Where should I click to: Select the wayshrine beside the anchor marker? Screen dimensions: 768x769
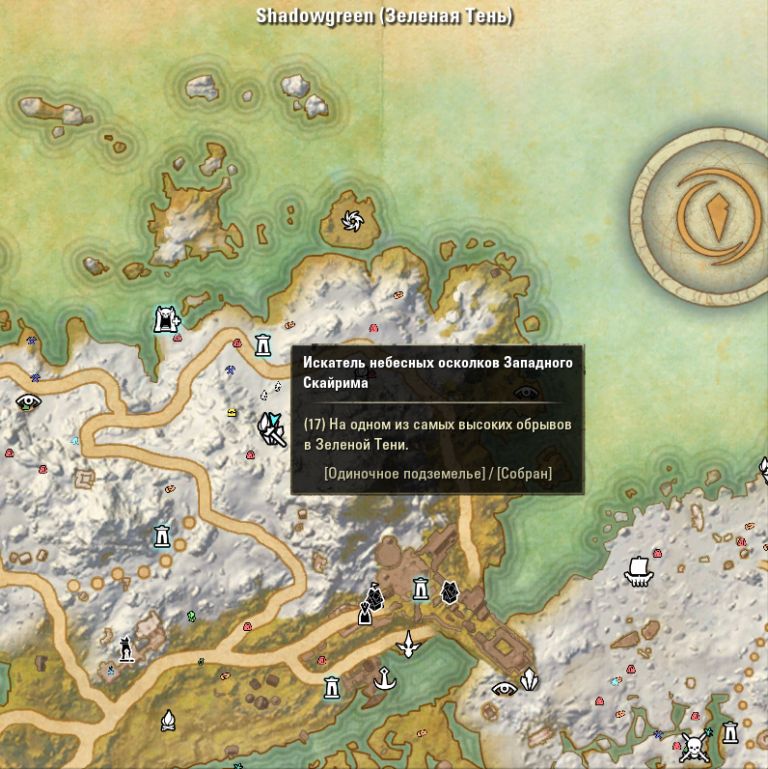coord(332,688)
